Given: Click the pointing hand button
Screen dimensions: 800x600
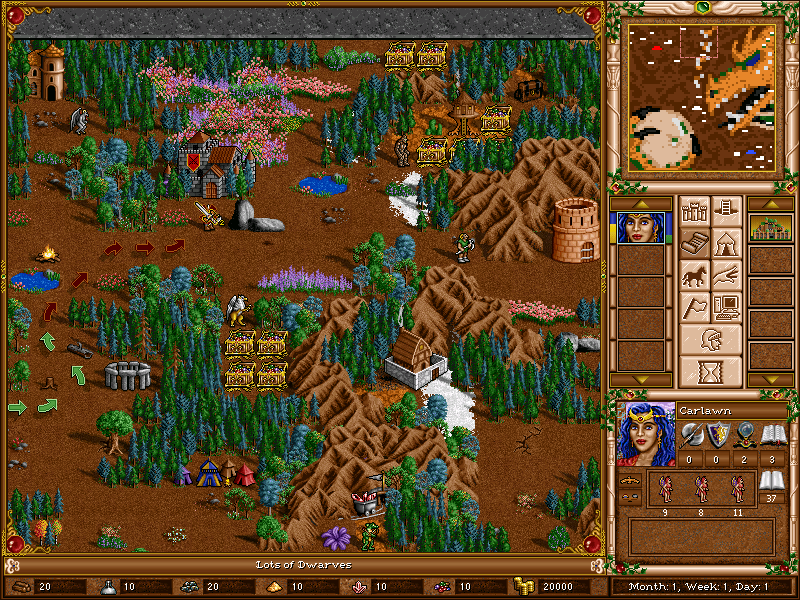Looking at the screenshot, I should point(727,275).
